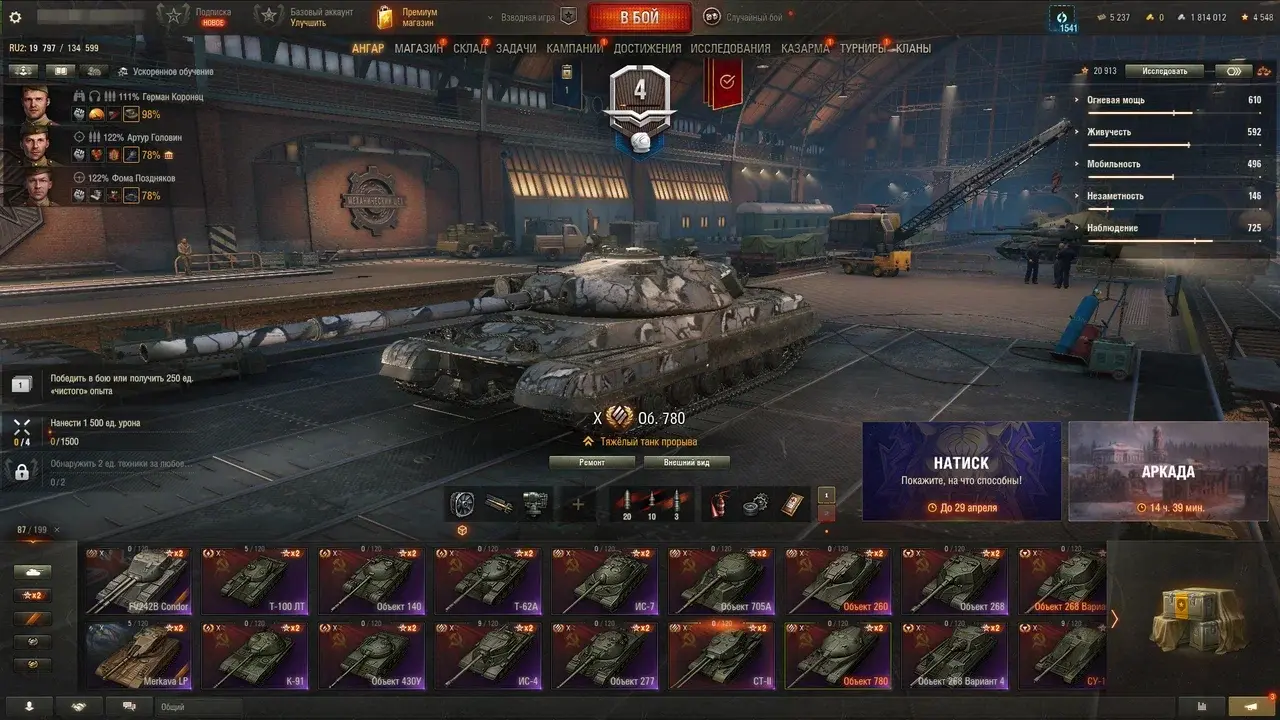The image size is (1280, 720).
Task: Click the Исследовать button
Action: pos(1163,71)
